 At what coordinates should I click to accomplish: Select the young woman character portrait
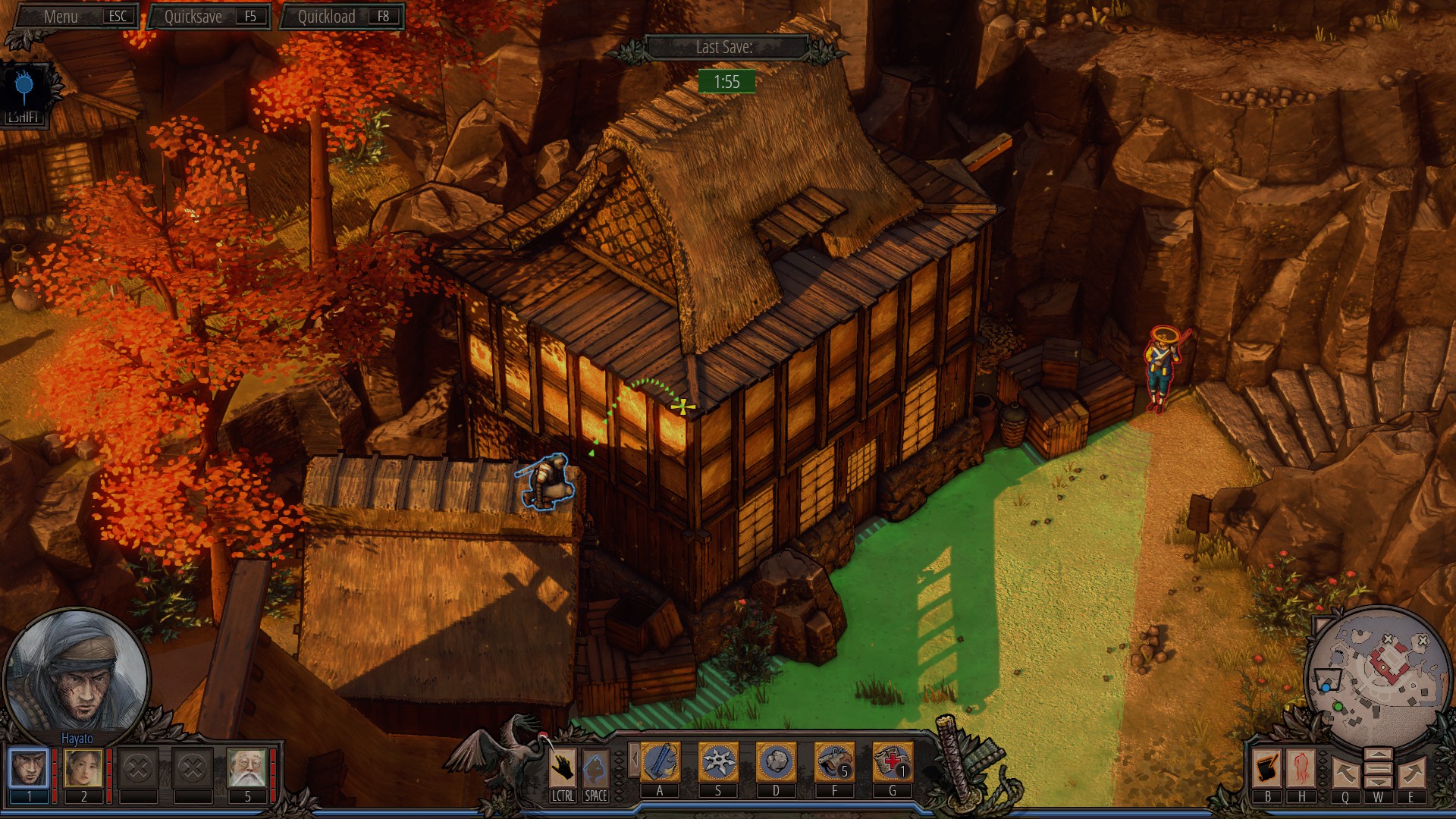(x=83, y=767)
